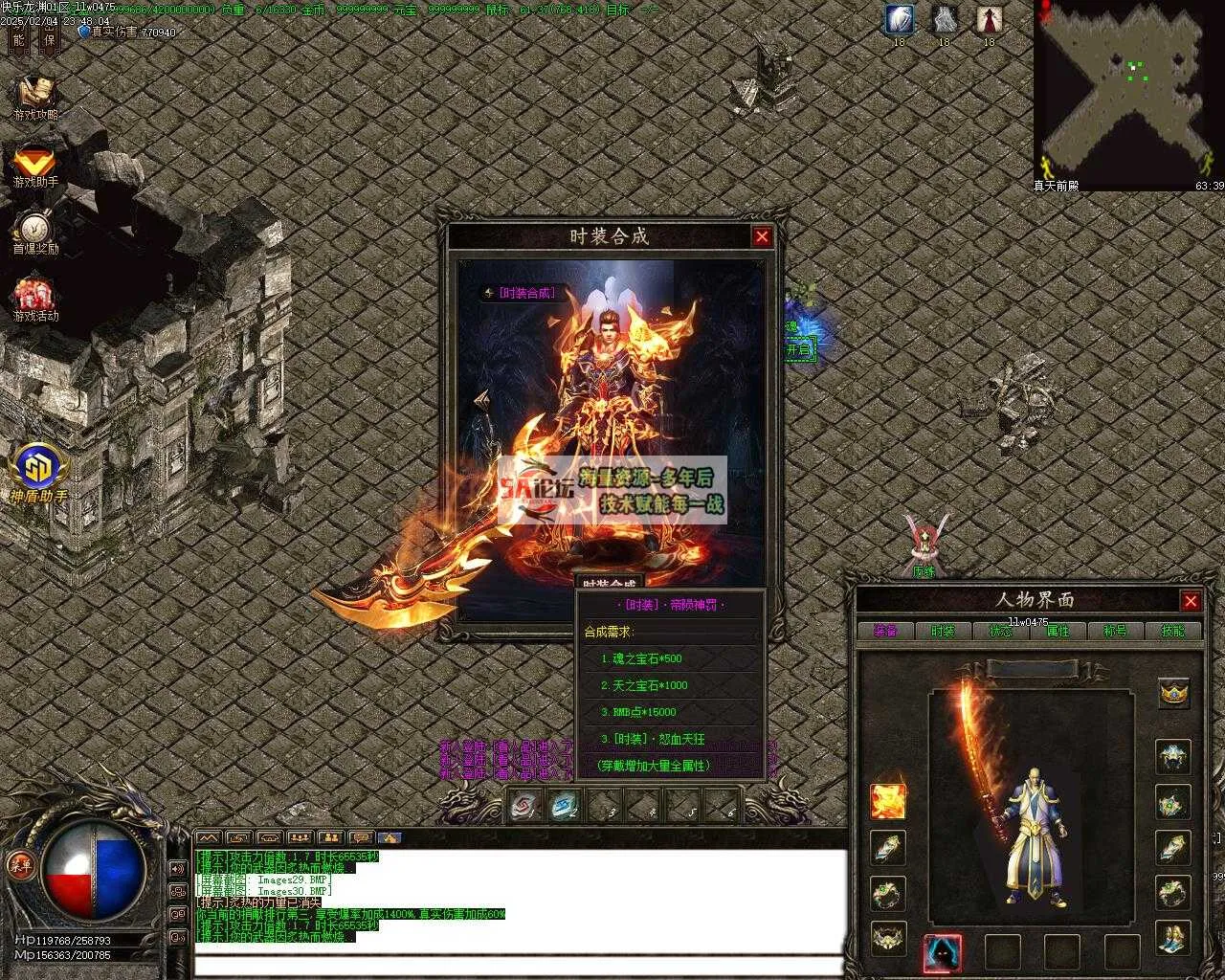Viewport: 1225px width, 980px height.
Task: Open the 游戏活动 game events icon
Action: (x=35, y=297)
